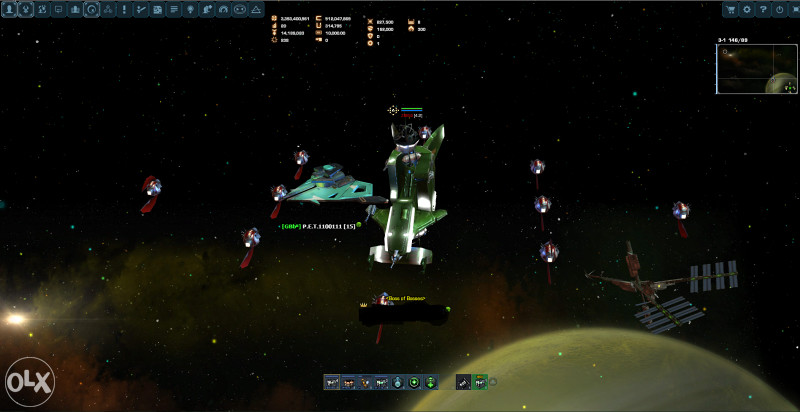Open the bar chart stats icon
This screenshot has width=800, height=412.
pos(75,9)
